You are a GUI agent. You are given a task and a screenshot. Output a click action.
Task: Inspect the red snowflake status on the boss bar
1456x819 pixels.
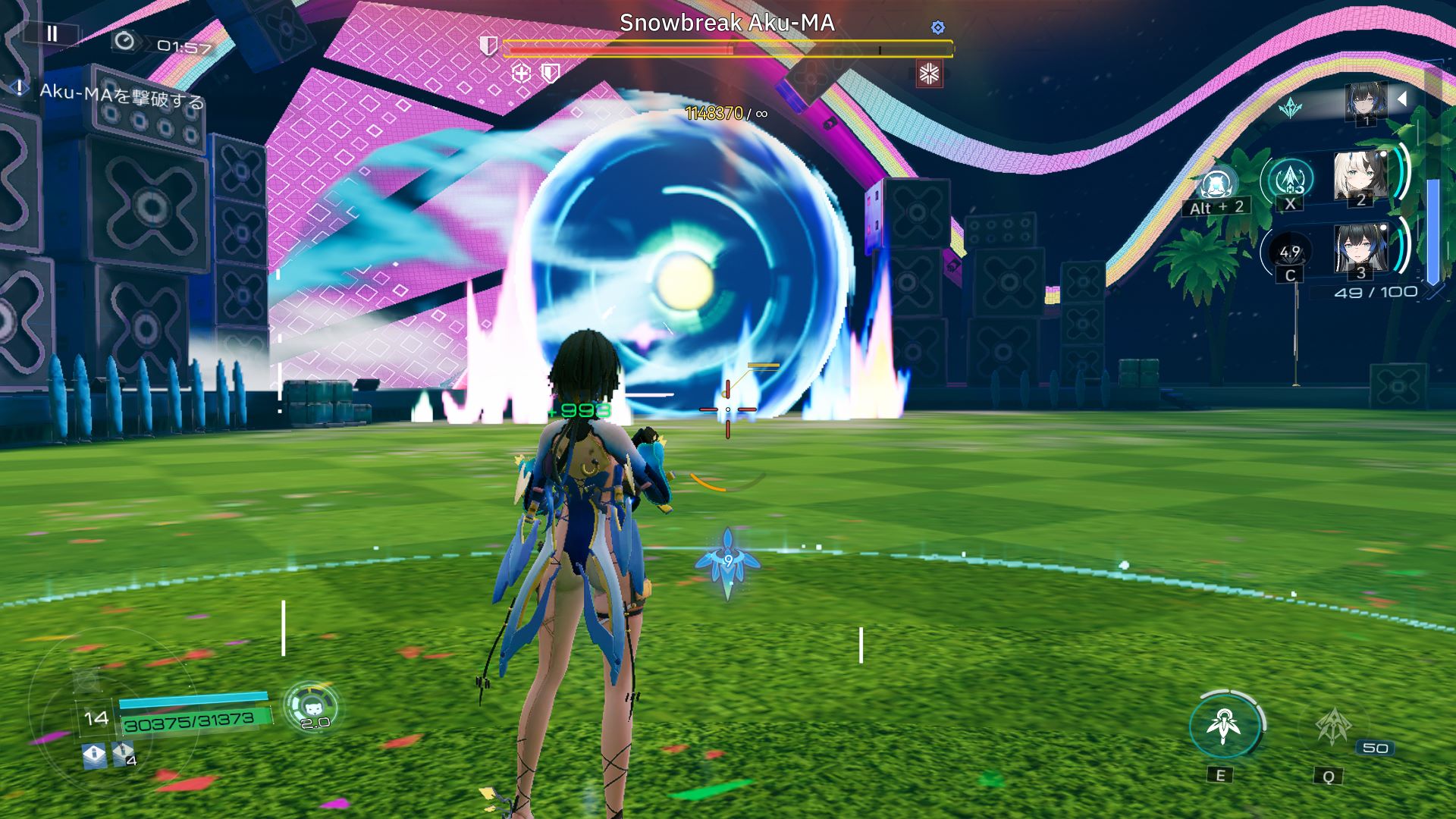(929, 74)
